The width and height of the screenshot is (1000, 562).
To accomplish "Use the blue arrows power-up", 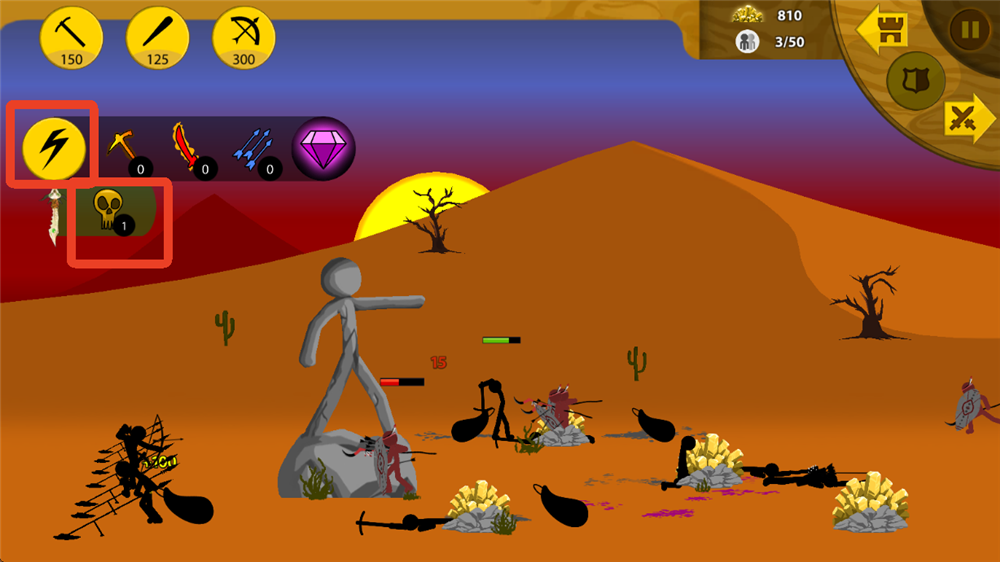I will (x=253, y=150).
